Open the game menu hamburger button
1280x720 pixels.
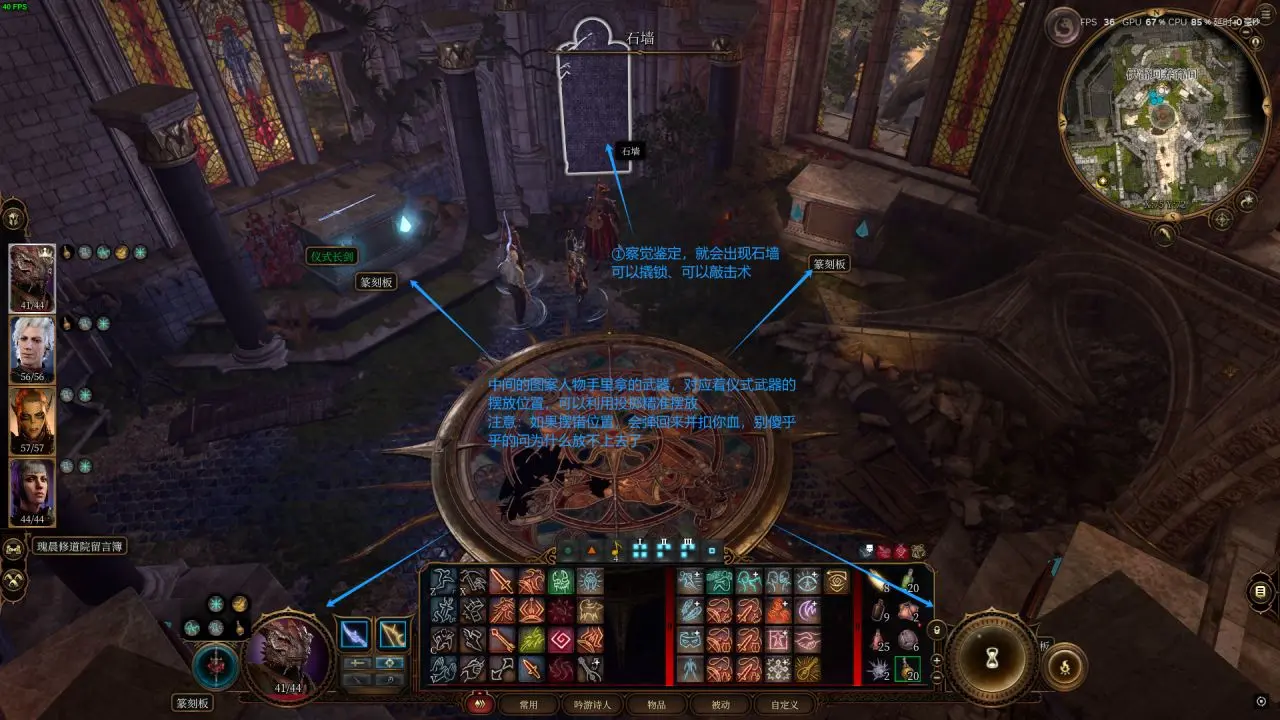tap(1260, 591)
